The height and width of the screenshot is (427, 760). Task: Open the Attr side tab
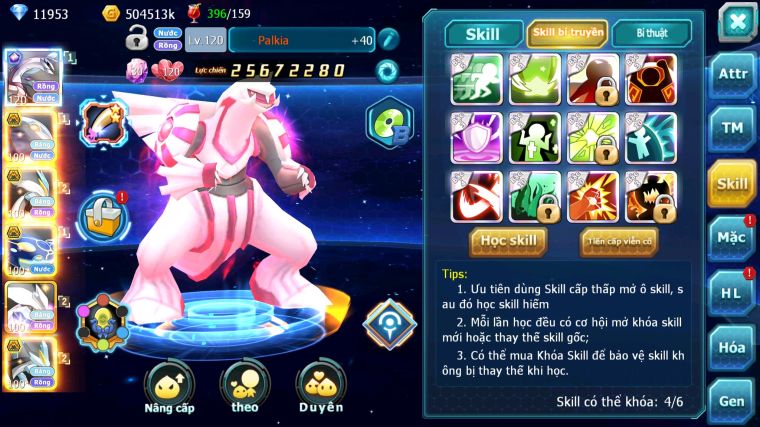[x=733, y=73]
